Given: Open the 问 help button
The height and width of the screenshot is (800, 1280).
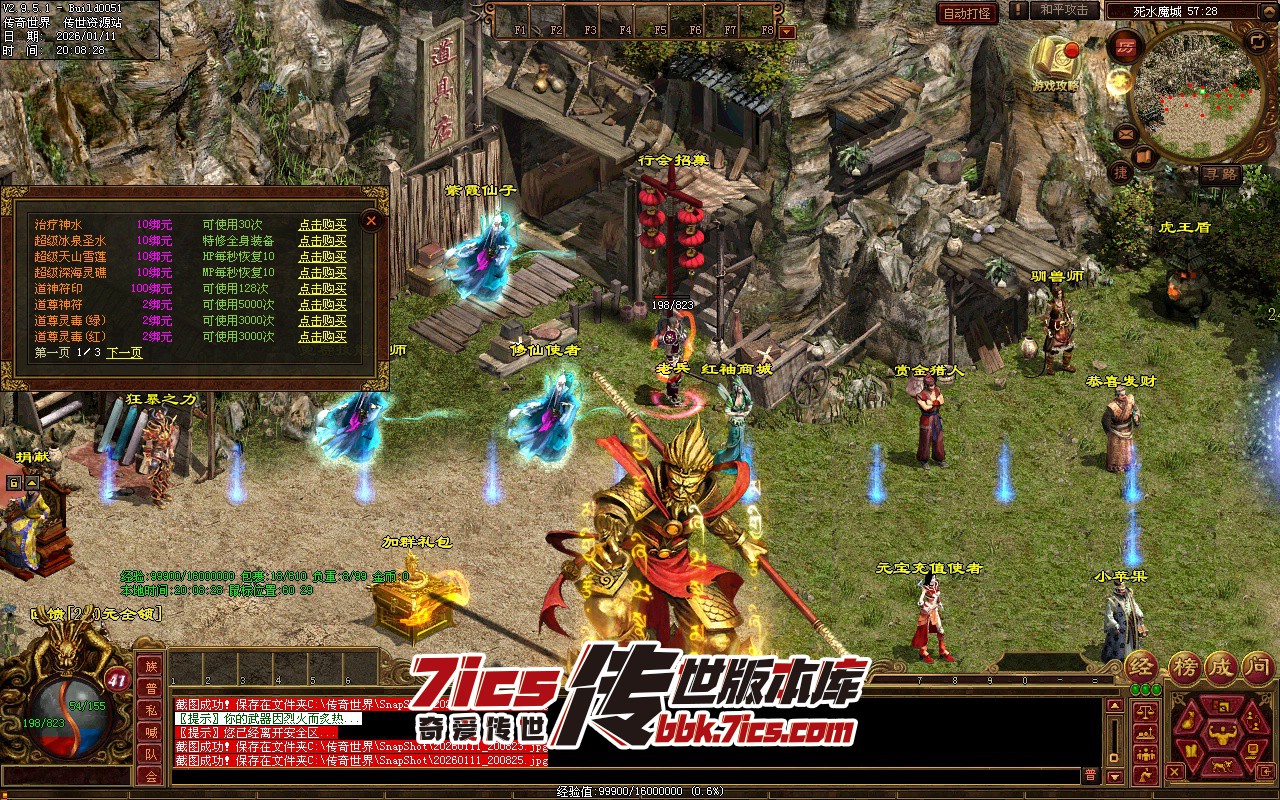Looking at the screenshot, I should [1257, 667].
